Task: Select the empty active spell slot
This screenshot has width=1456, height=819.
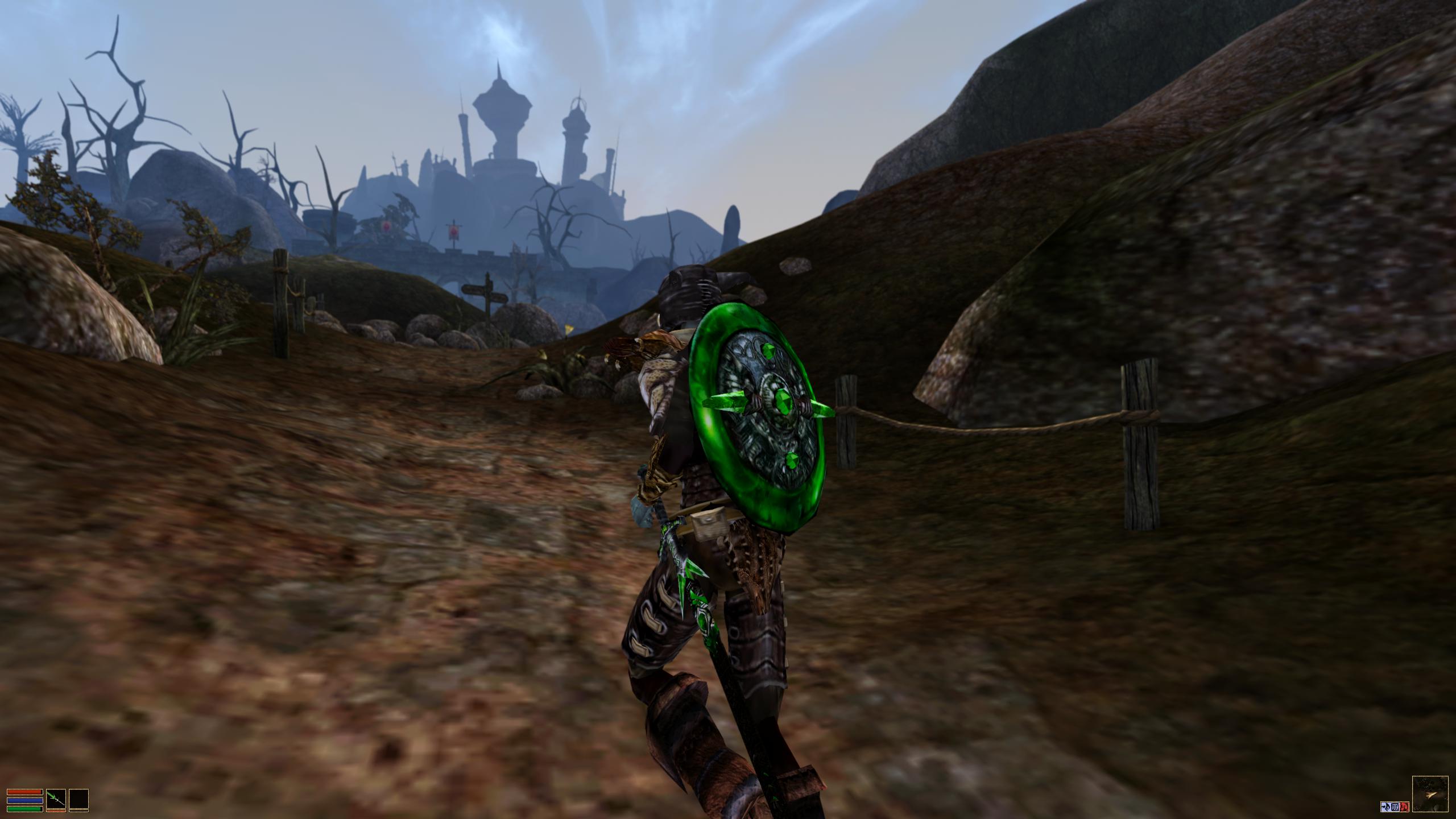Action: [79, 799]
